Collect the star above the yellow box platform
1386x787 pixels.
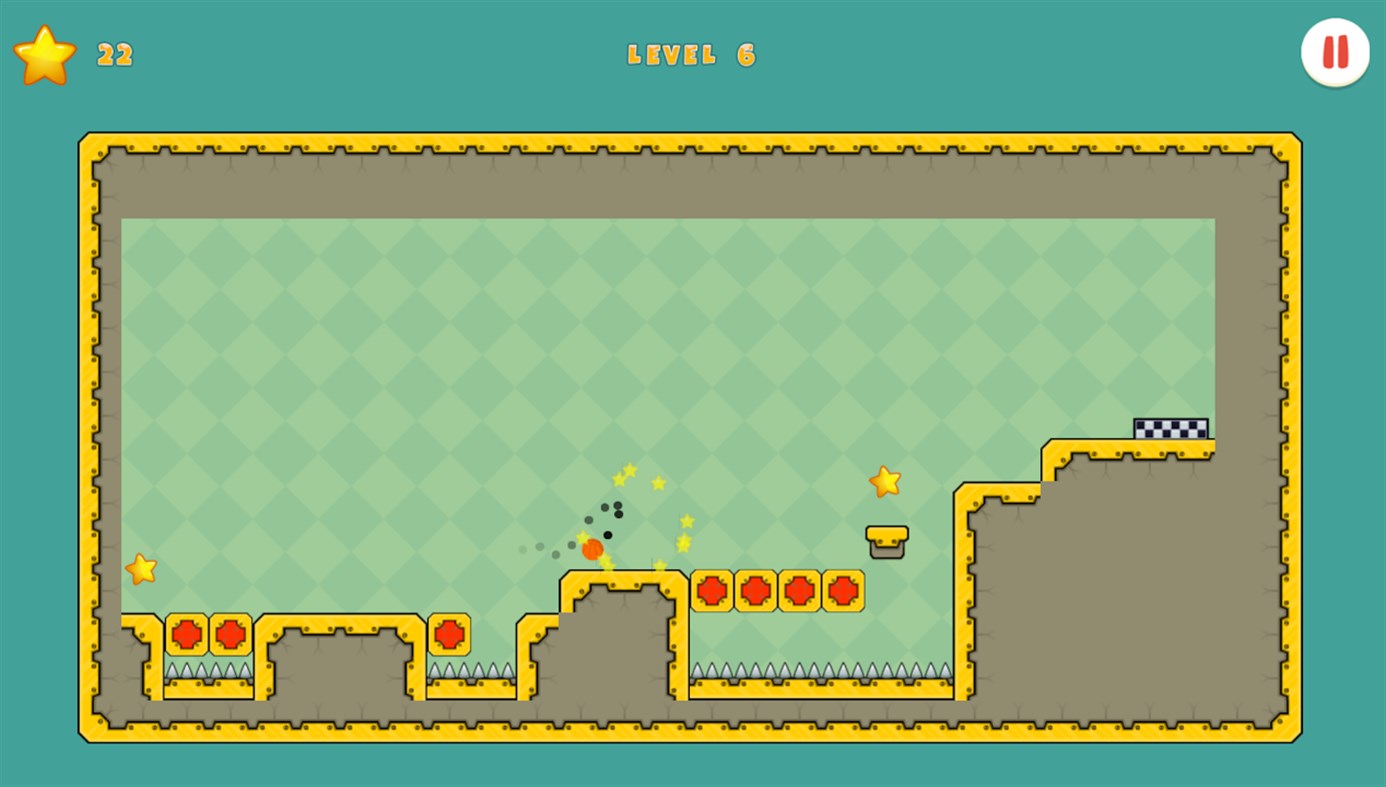pos(884,481)
